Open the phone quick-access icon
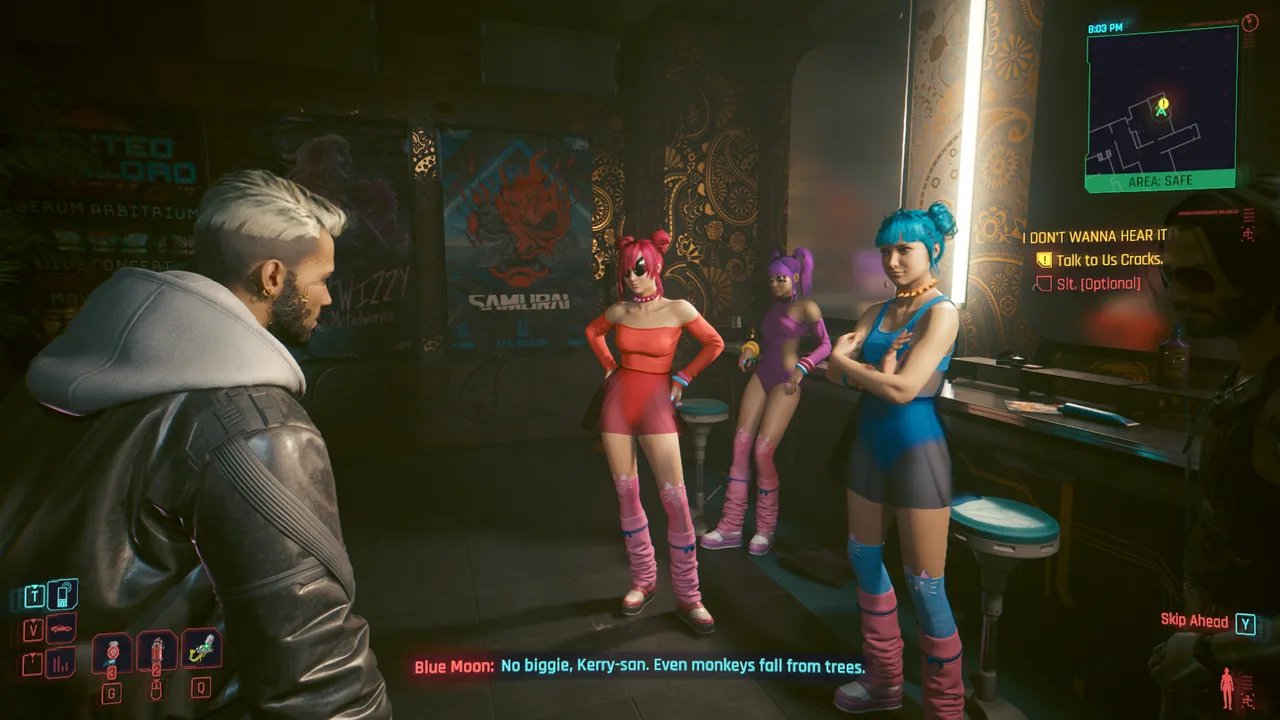Screen dimensions: 1280x720 coord(62,595)
